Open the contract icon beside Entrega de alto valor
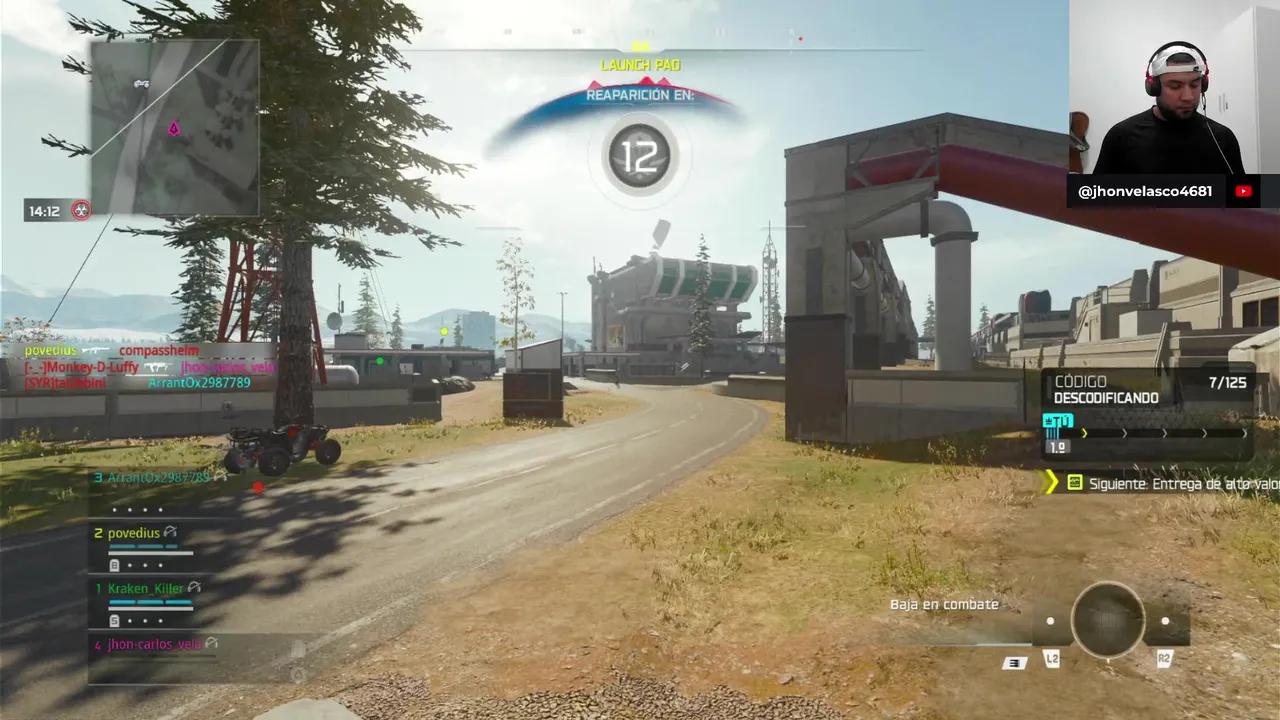The image size is (1280, 720). [1075, 482]
